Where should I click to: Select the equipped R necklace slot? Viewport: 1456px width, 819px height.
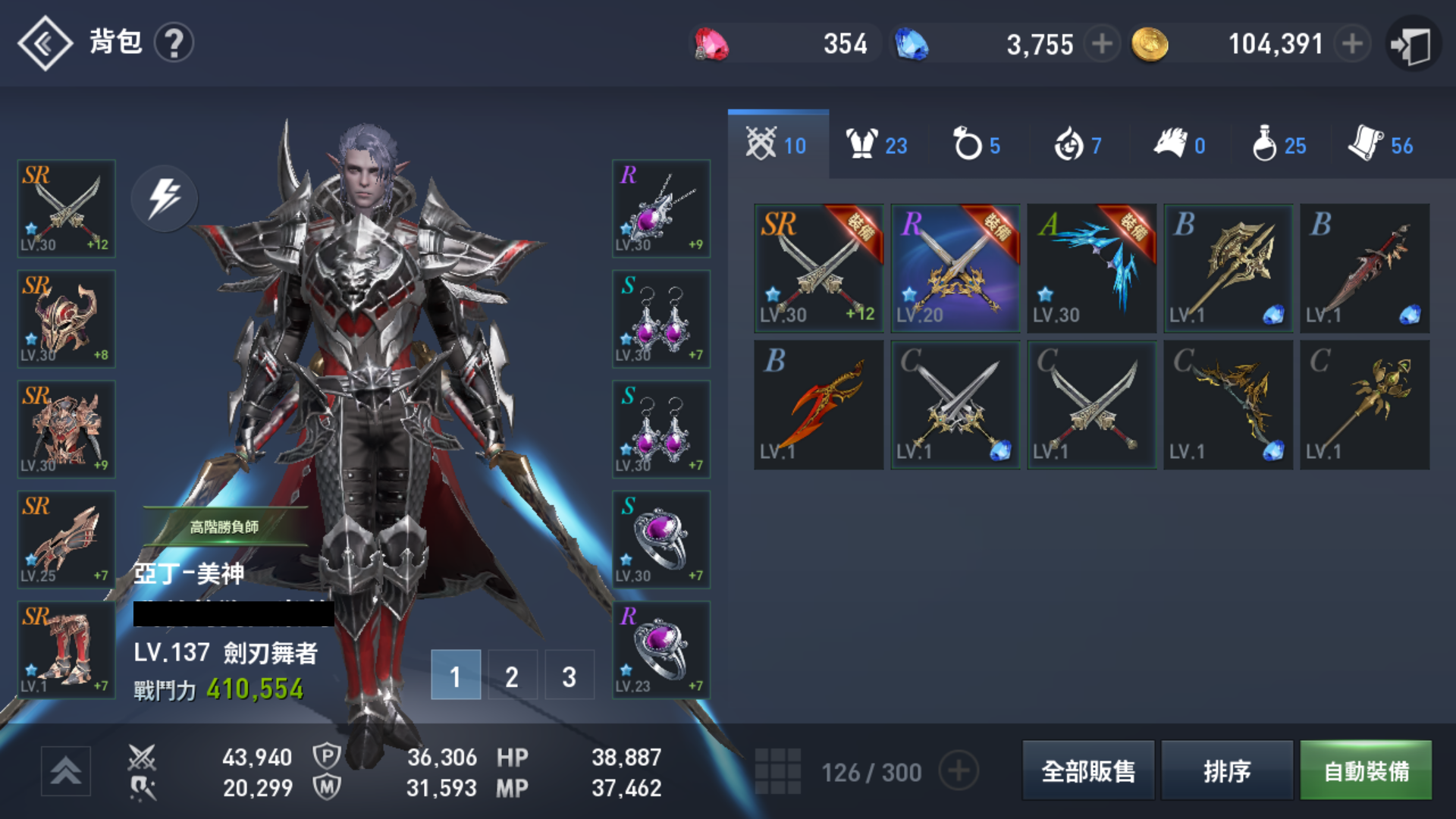tap(661, 209)
